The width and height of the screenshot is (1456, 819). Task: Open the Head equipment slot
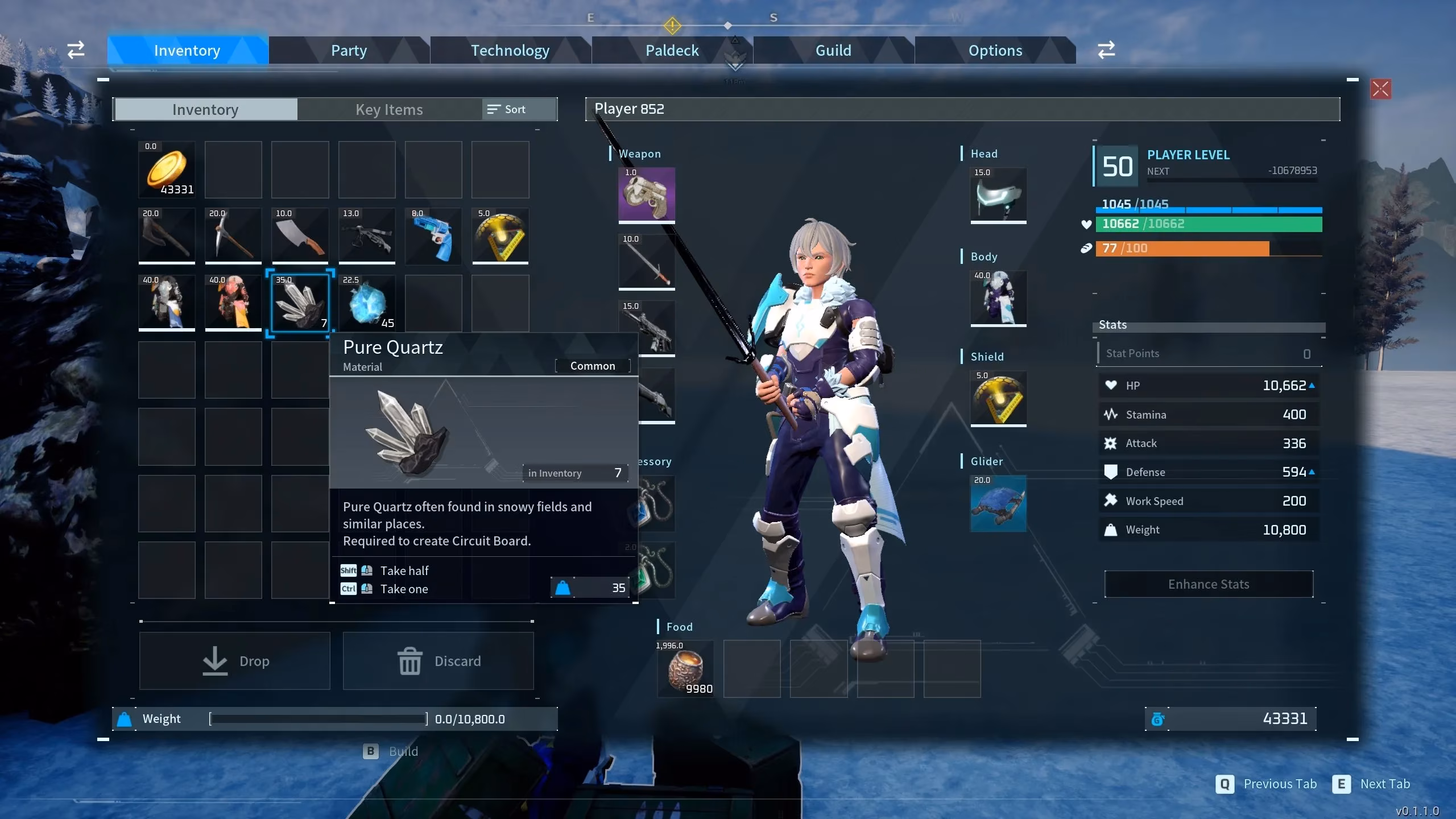pos(998,196)
